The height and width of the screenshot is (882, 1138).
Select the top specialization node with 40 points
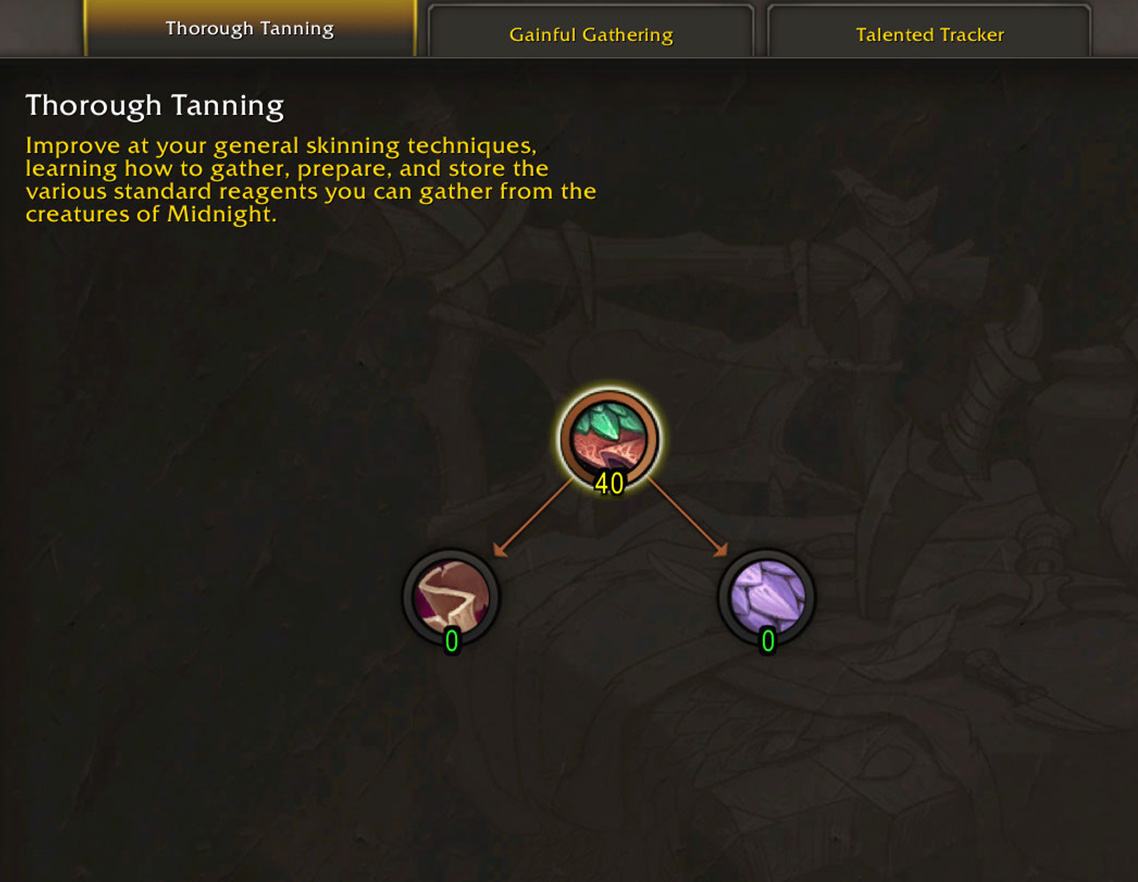click(x=608, y=438)
